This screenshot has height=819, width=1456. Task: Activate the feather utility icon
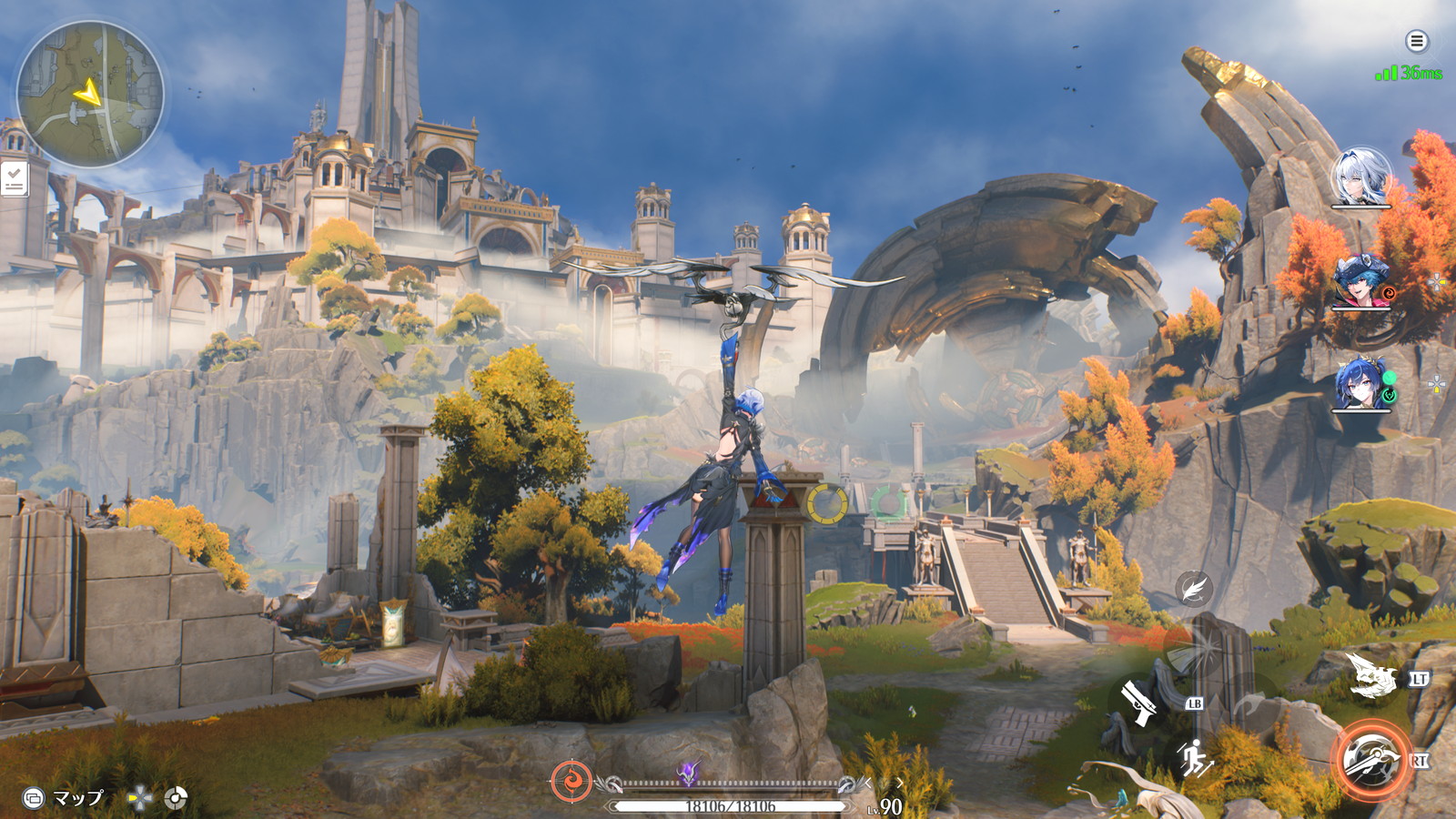coord(1193,588)
